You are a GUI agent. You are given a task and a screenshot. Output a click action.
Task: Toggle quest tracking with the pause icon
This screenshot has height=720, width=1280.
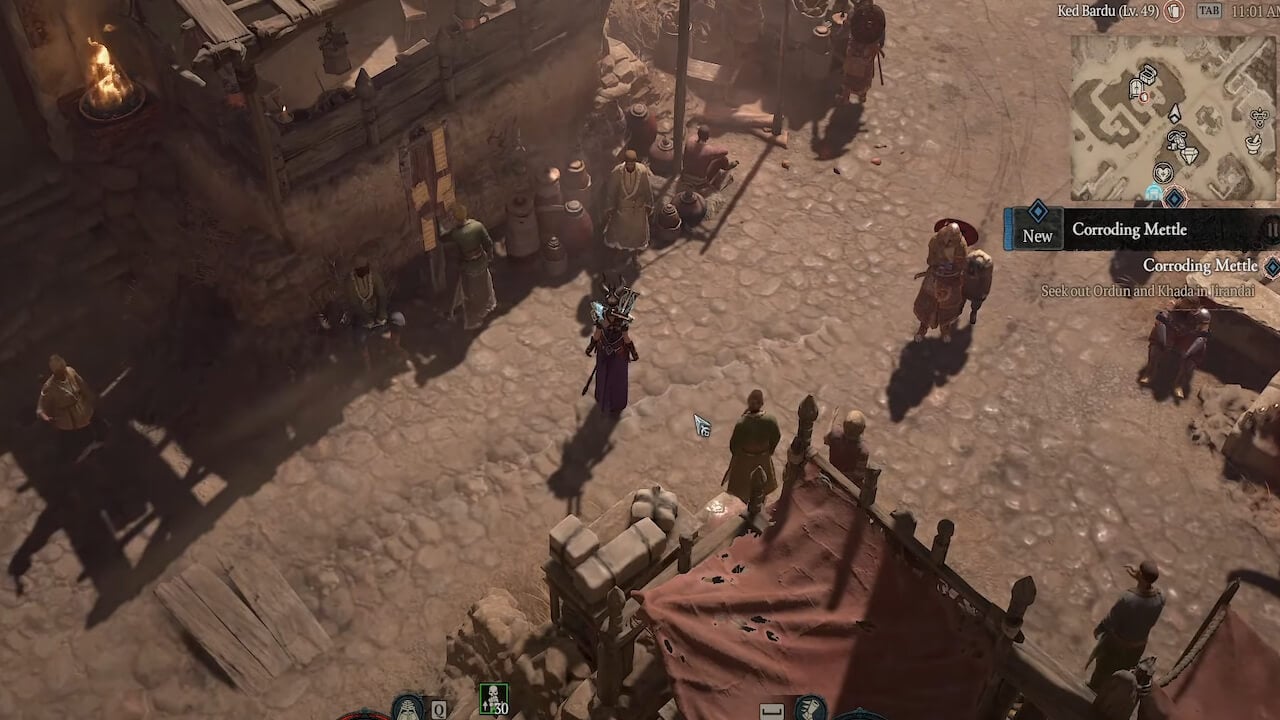[1271, 228]
